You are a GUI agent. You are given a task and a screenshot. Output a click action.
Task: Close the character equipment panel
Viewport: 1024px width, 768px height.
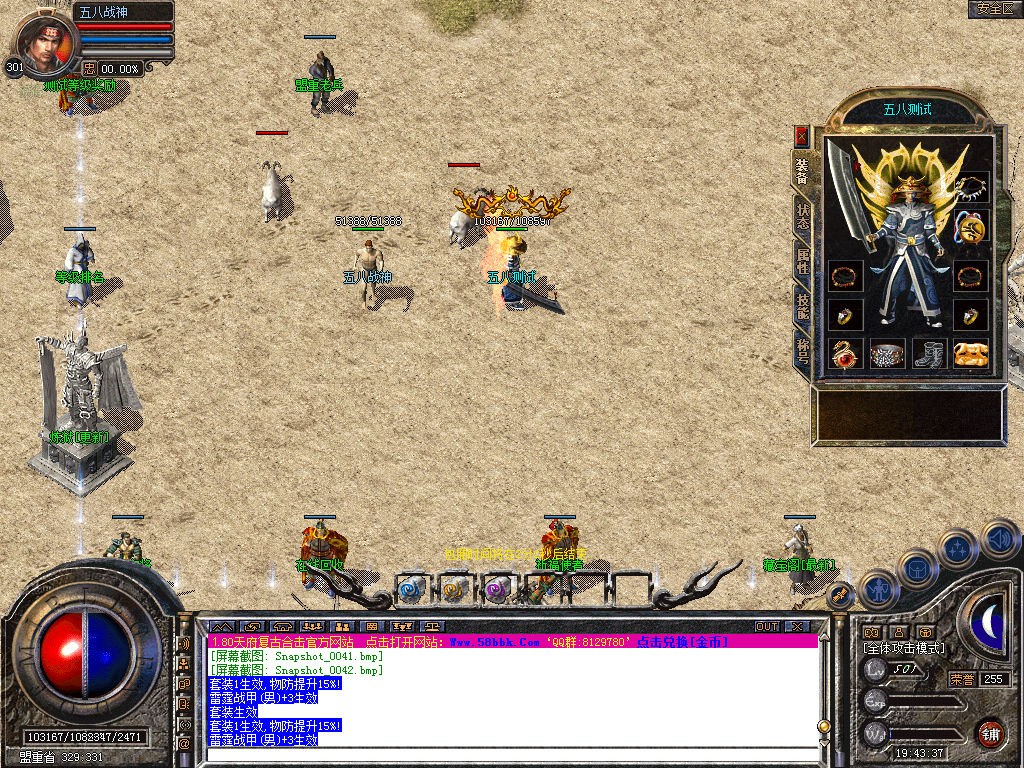[801, 135]
